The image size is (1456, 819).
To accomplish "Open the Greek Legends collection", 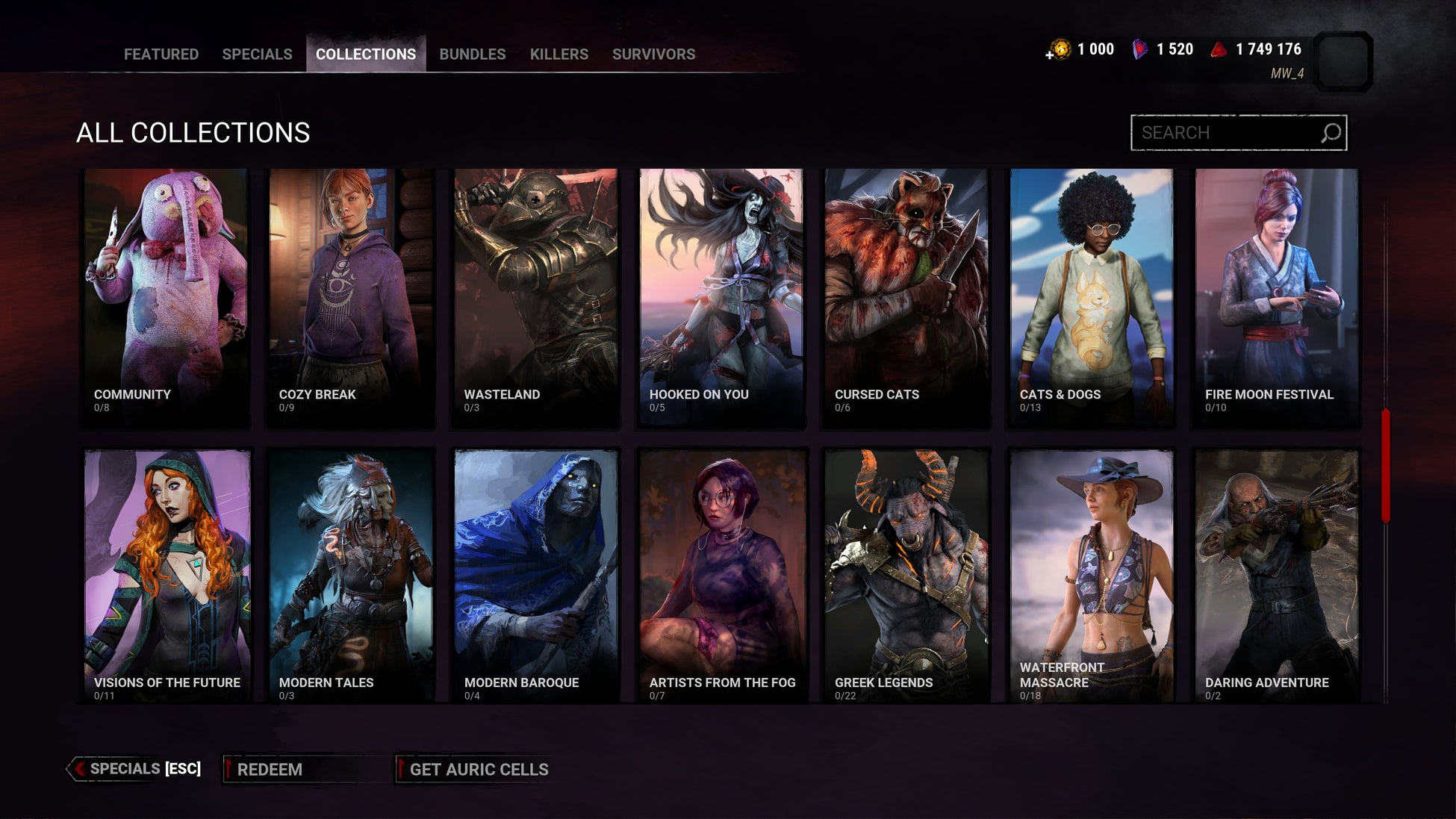I will (x=906, y=575).
